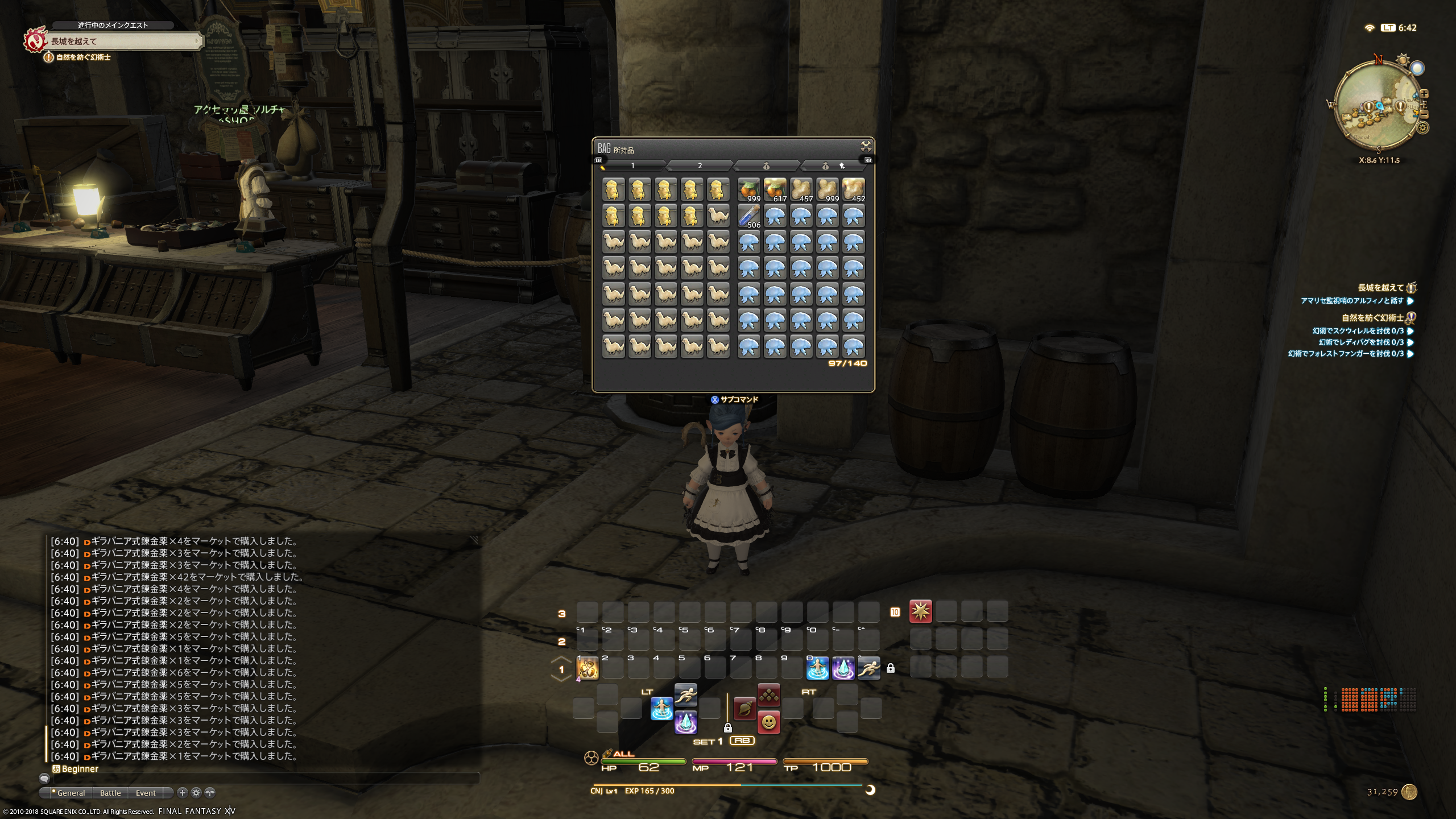Screen dimensions: 1456x819
Task: Click the smiley face emote icon
Action: (768, 722)
